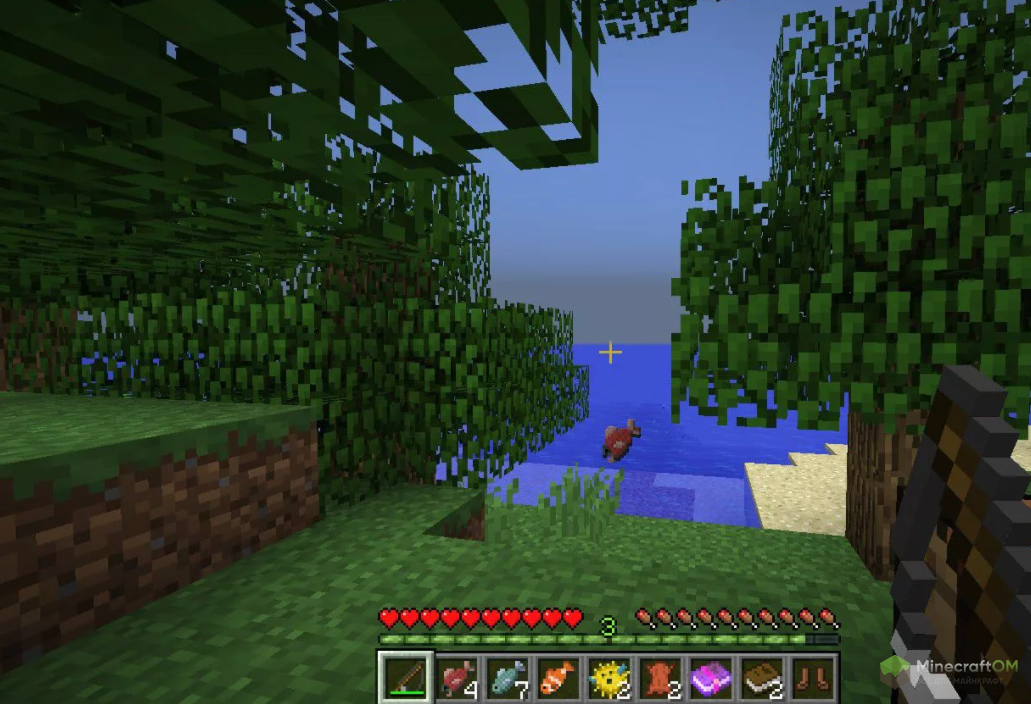The image size is (1031, 704).
Task: Select the raw salmon stack slot
Action: coord(457,677)
